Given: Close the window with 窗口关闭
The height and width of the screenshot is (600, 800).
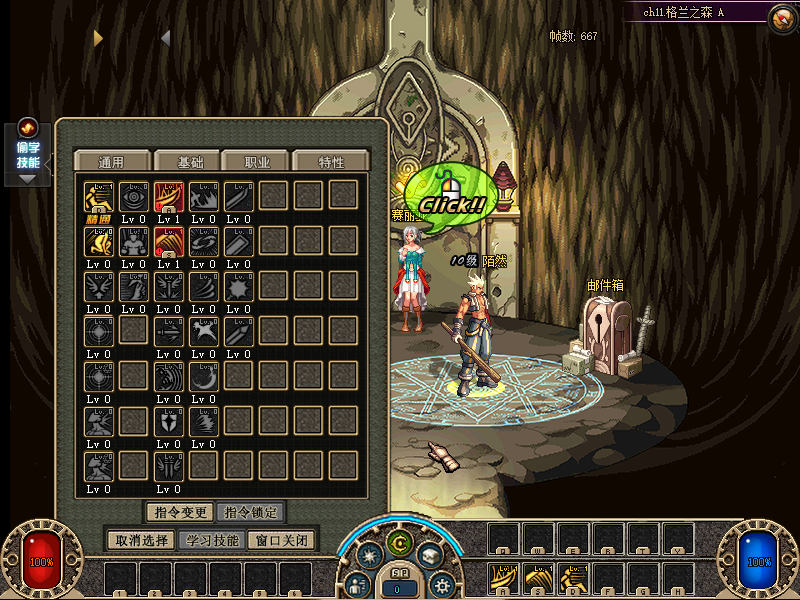Looking at the screenshot, I should [283, 540].
